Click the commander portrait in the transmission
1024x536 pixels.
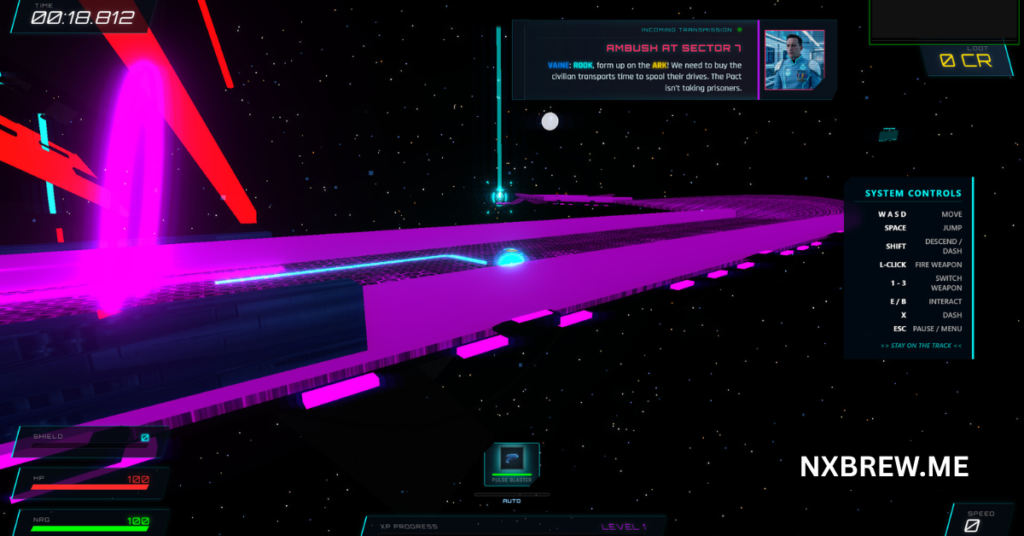pyautogui.click(x=794, y=60)
